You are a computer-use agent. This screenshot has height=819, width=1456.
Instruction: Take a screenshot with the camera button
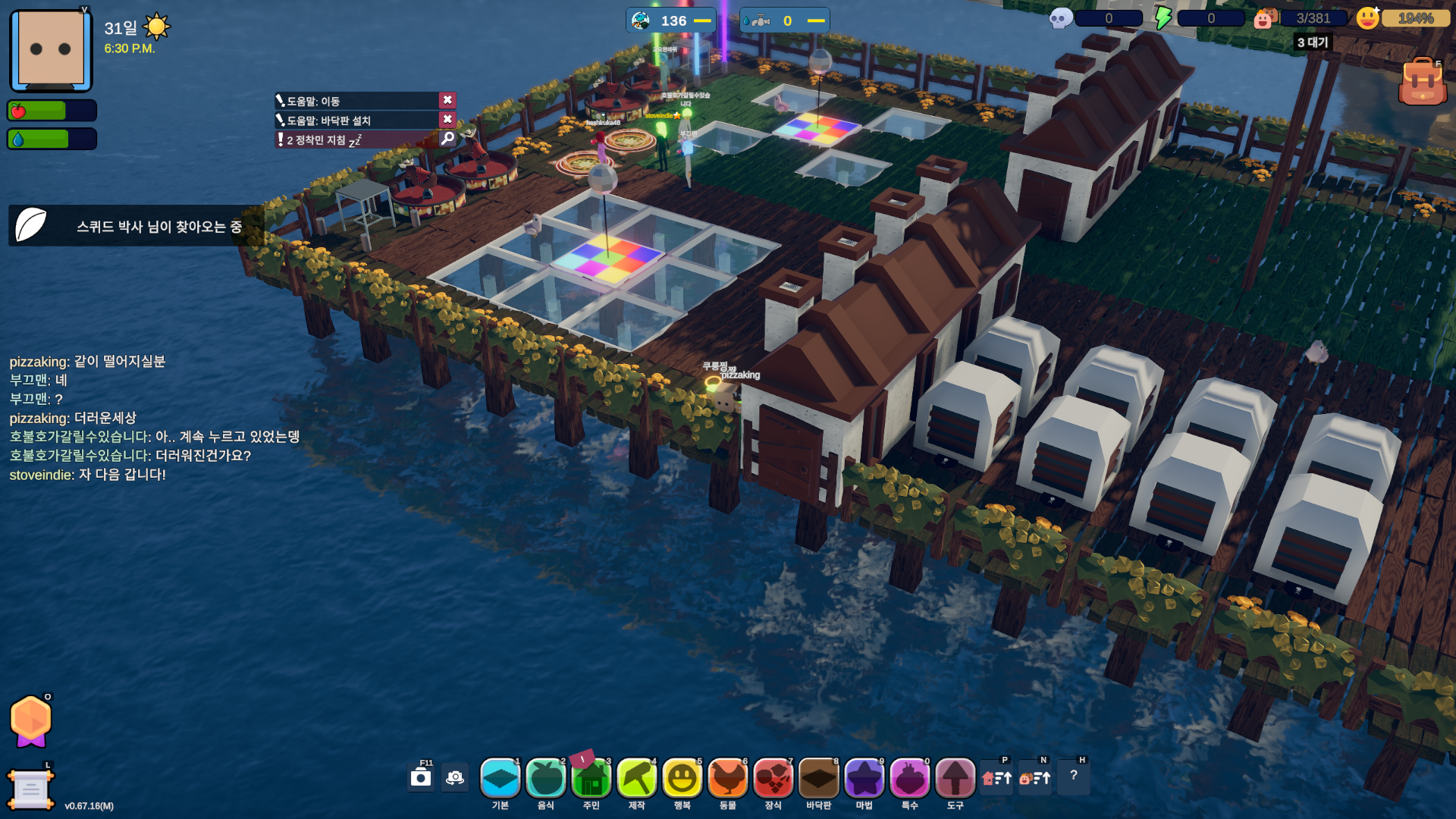[421, 777]
